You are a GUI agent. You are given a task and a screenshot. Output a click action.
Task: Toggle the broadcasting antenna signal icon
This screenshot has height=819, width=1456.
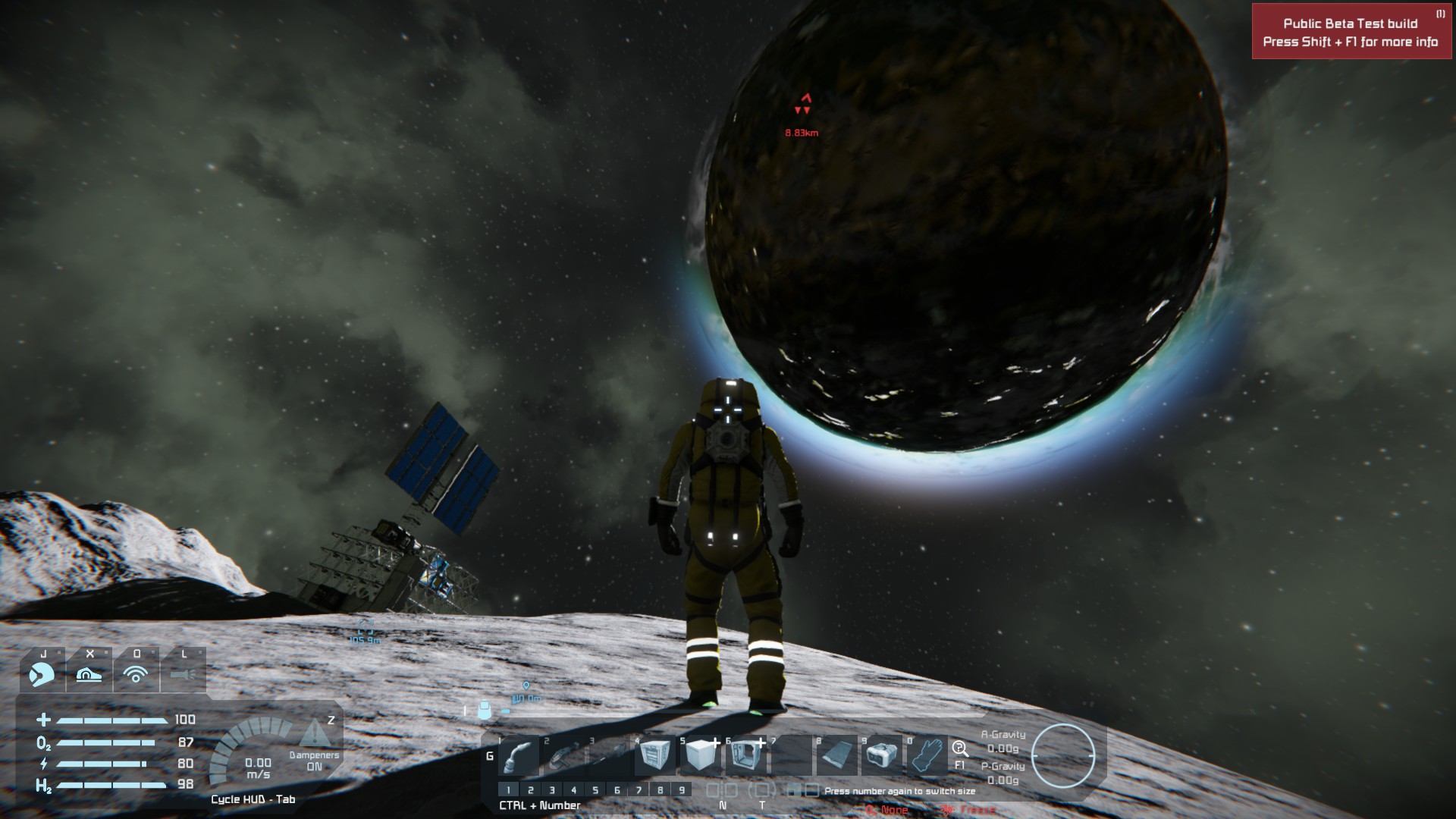click(136, 673)
